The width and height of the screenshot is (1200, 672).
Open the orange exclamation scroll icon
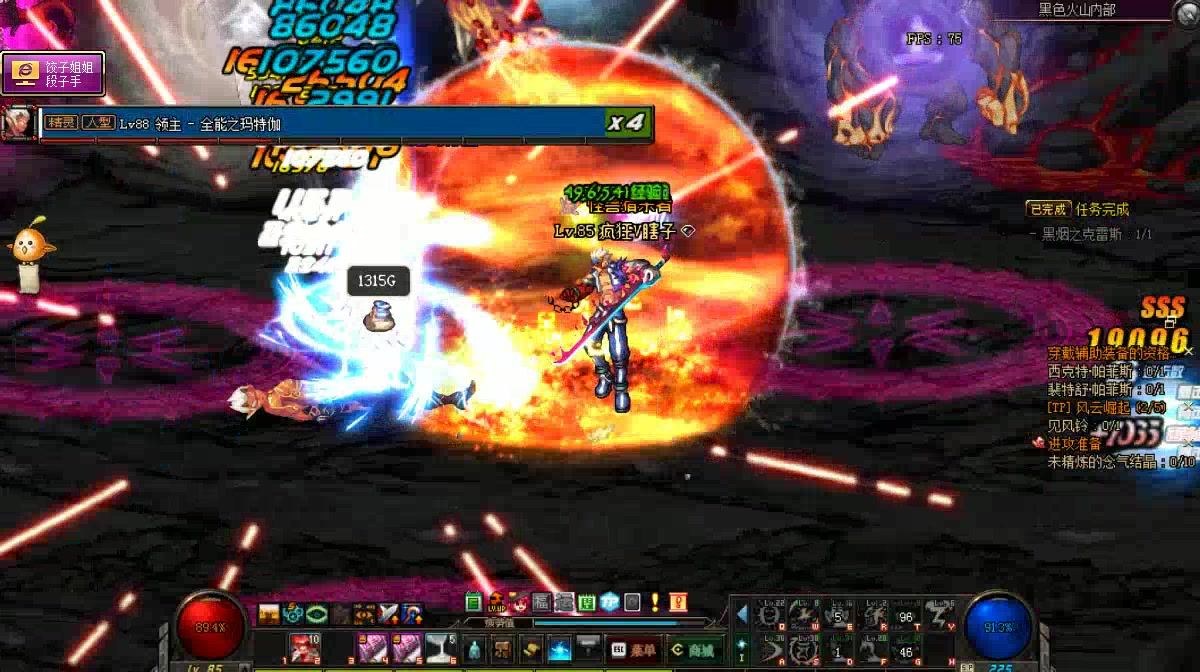click(x=679, y=602)
